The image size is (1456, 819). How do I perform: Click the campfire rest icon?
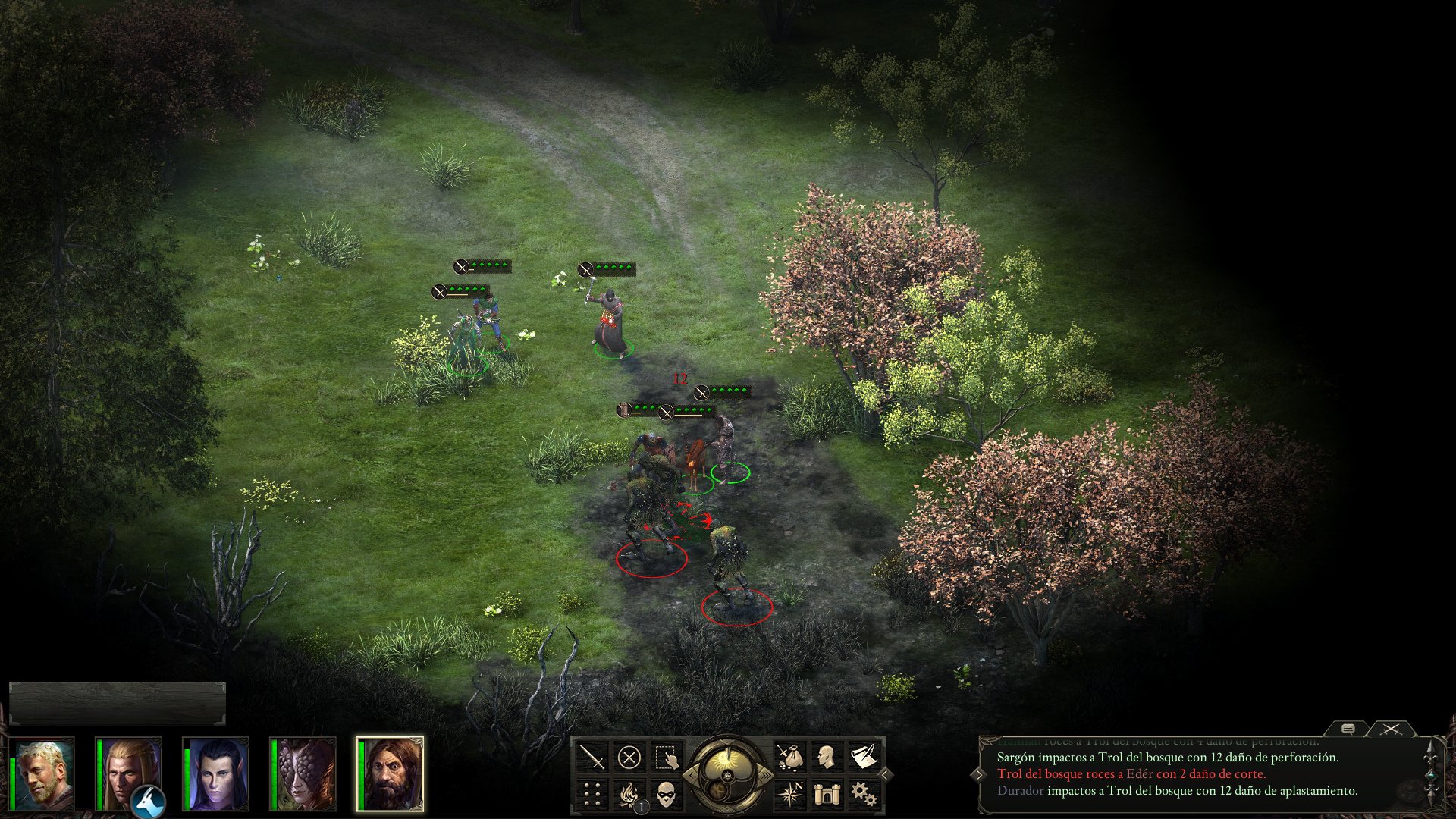click(629, 793)
